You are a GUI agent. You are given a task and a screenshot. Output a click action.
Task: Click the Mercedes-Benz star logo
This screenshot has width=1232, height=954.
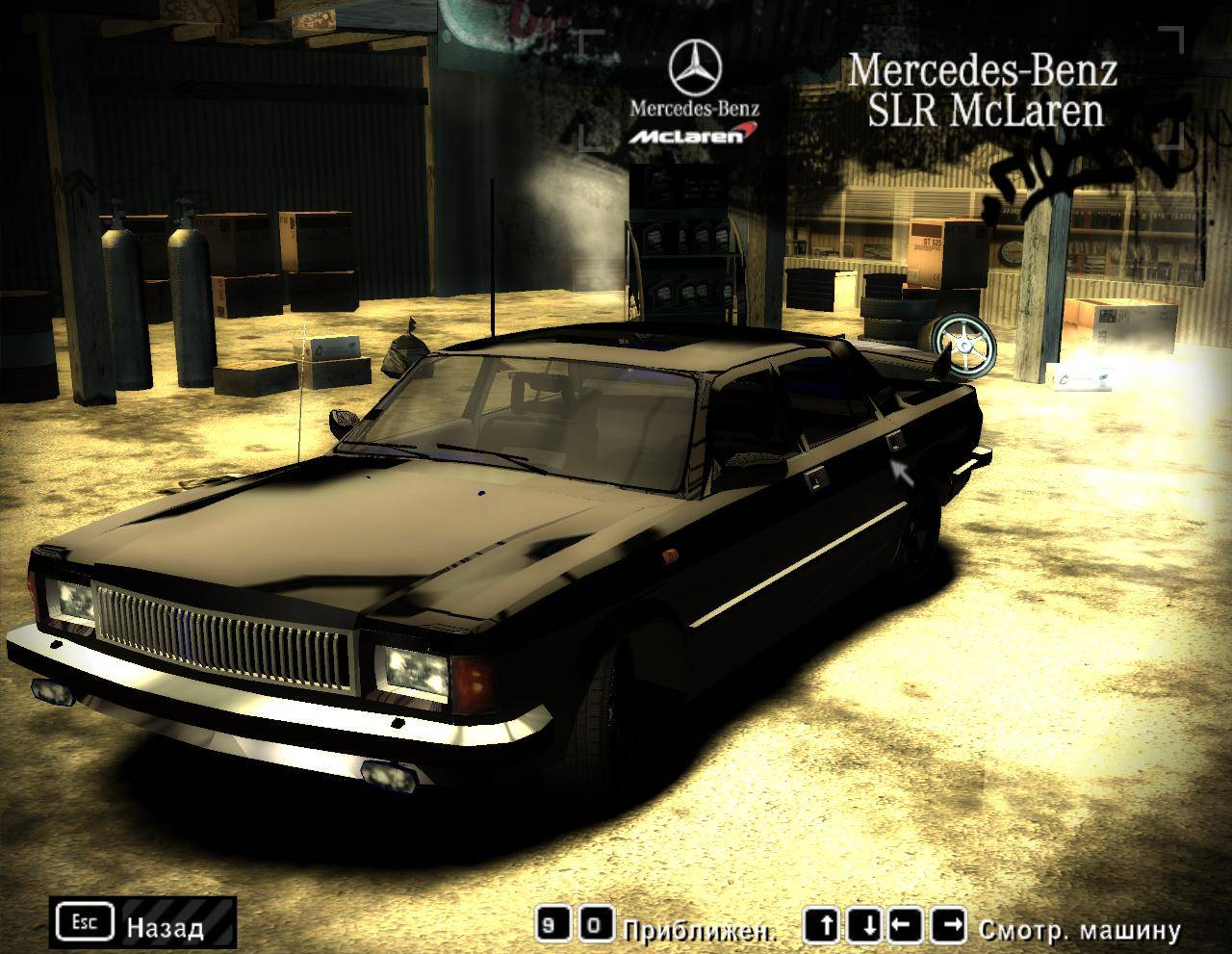point(695,65)
